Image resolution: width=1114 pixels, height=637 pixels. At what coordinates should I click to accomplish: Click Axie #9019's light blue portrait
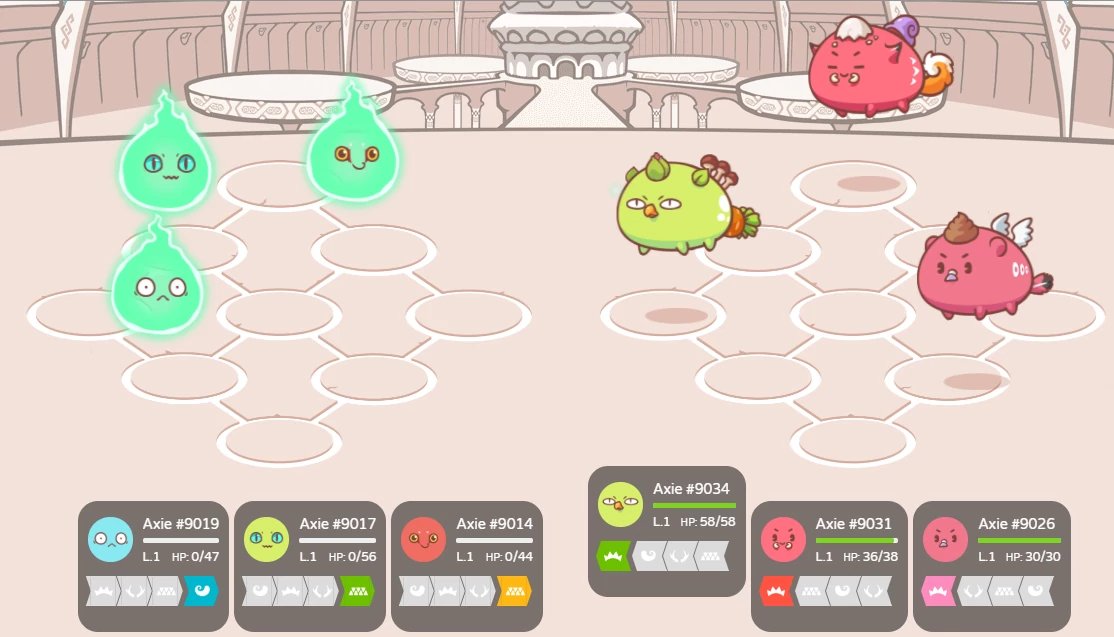point(110,539)
